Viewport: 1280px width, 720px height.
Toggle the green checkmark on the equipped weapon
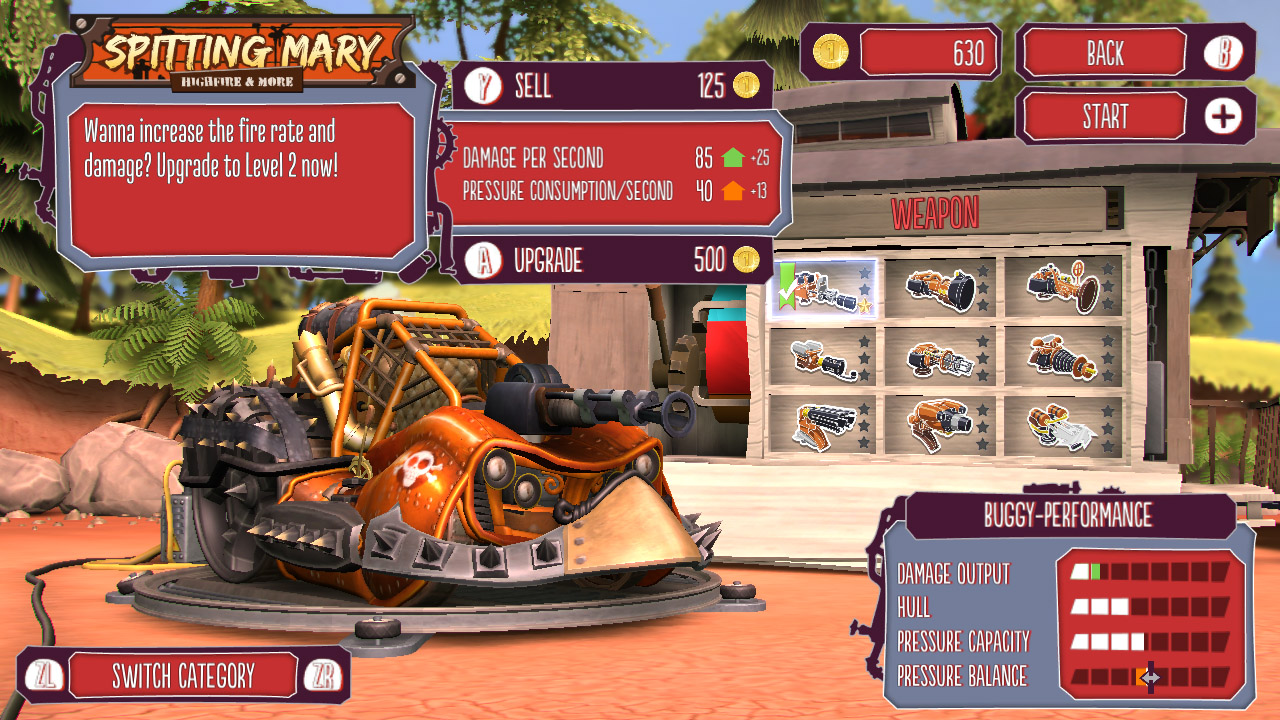[789, 286]
